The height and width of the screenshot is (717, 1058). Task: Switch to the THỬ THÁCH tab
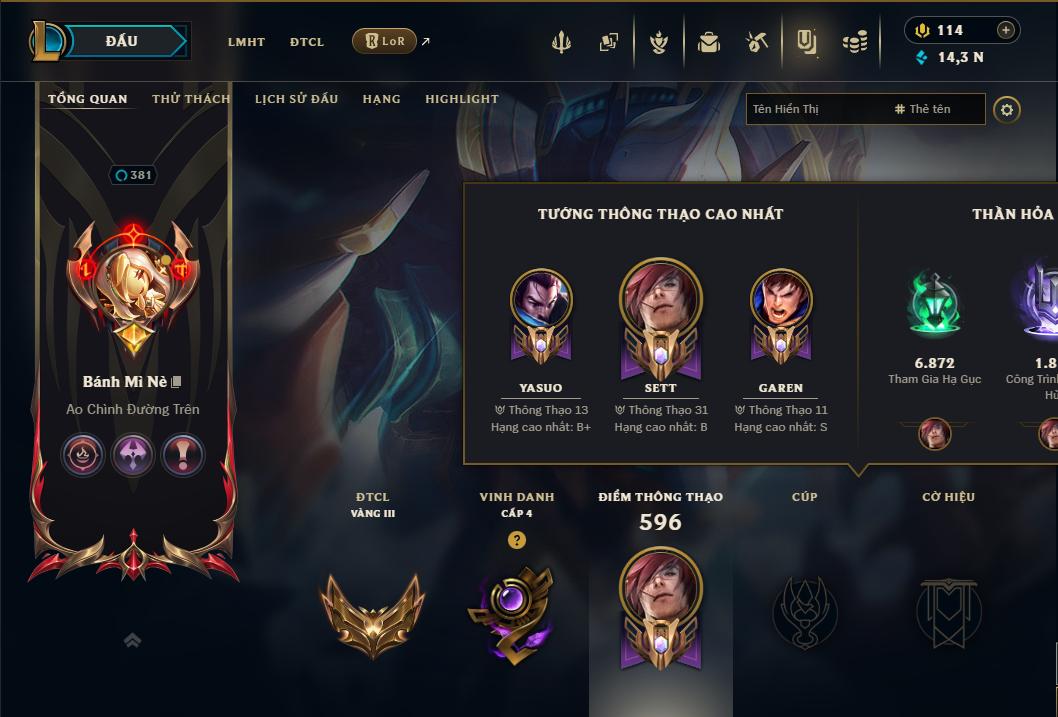tap(191, 99)
